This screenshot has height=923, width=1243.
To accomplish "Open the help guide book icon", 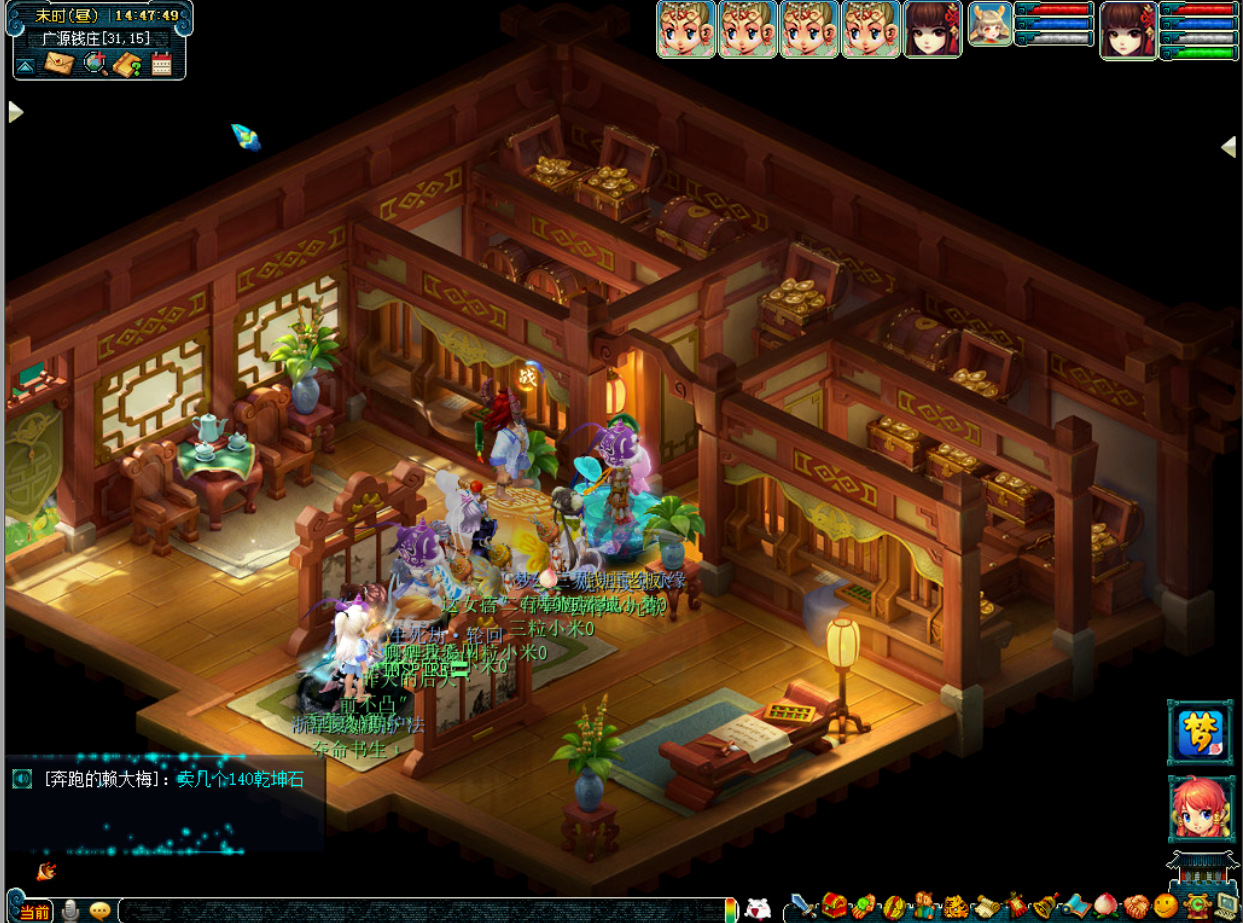I will 127,65.
